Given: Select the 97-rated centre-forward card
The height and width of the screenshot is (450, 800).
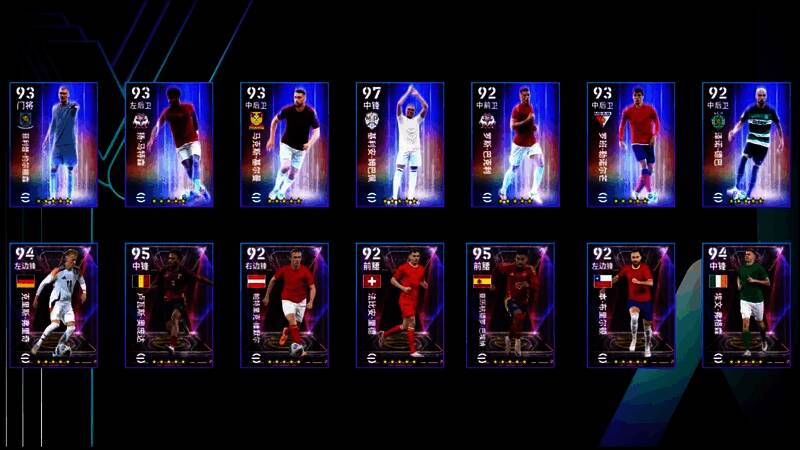Looking at the screenshot, I should (400, 145).
